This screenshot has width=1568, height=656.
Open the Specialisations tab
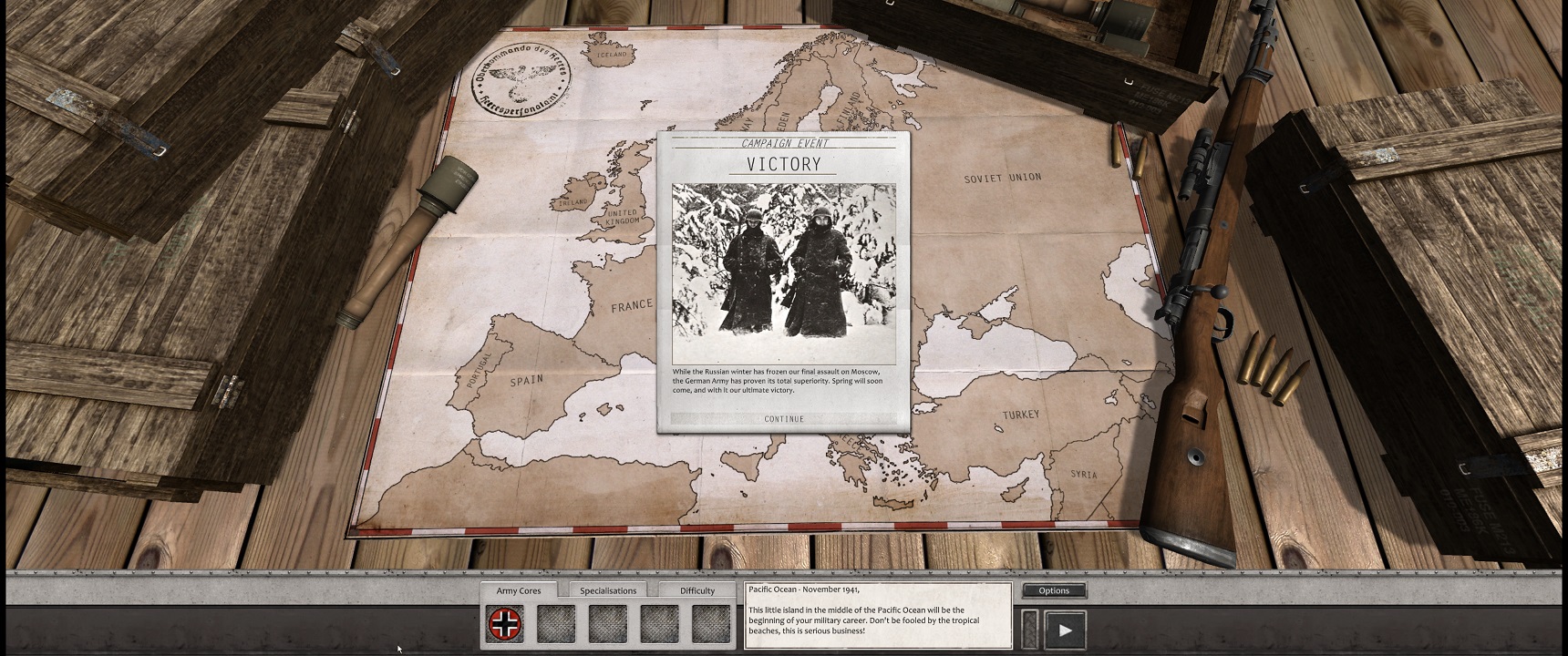tap(608, 590)
